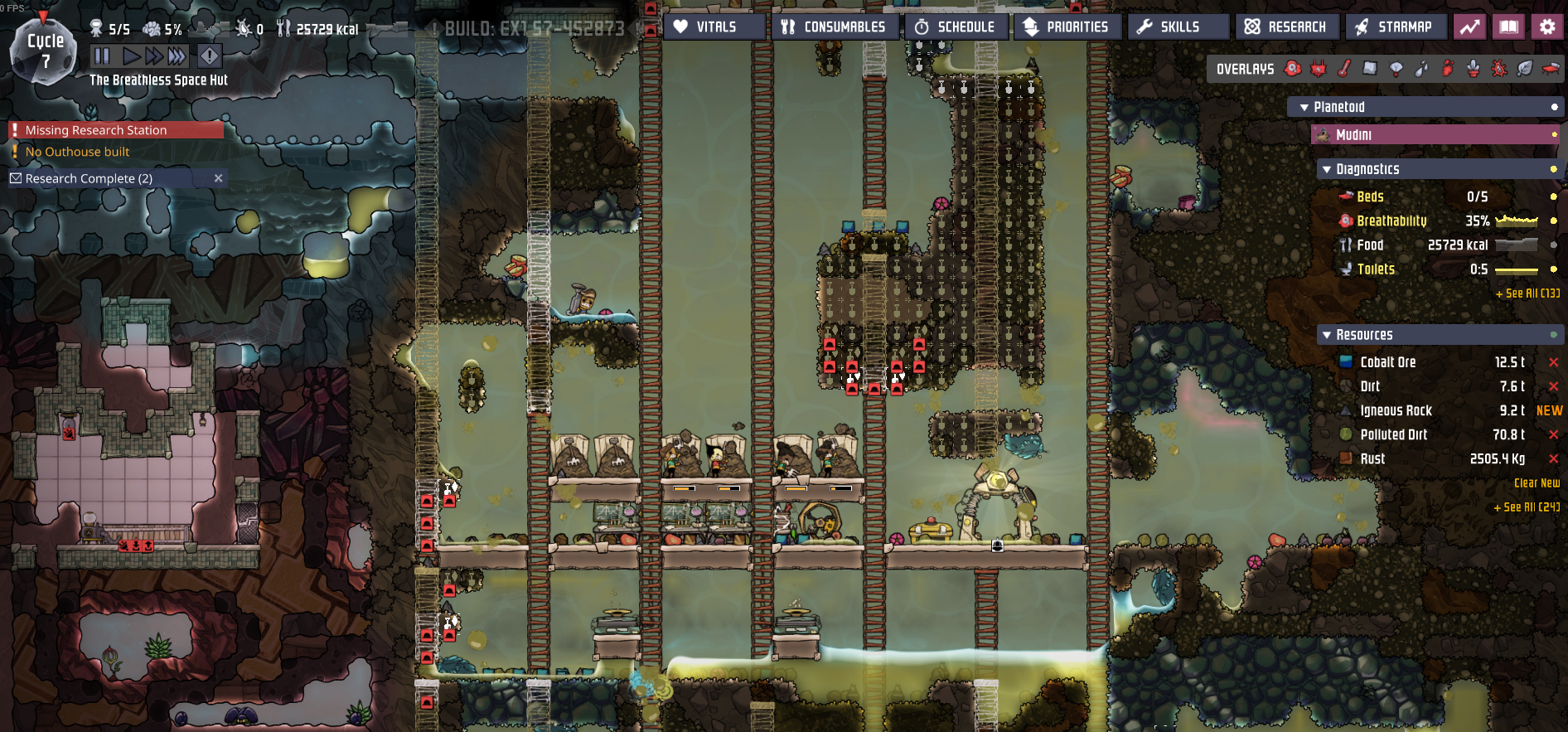Viewport: 1568px width, 732px height.
Task: Open the colony report graph button
Action: click(x=1470, y=27)
